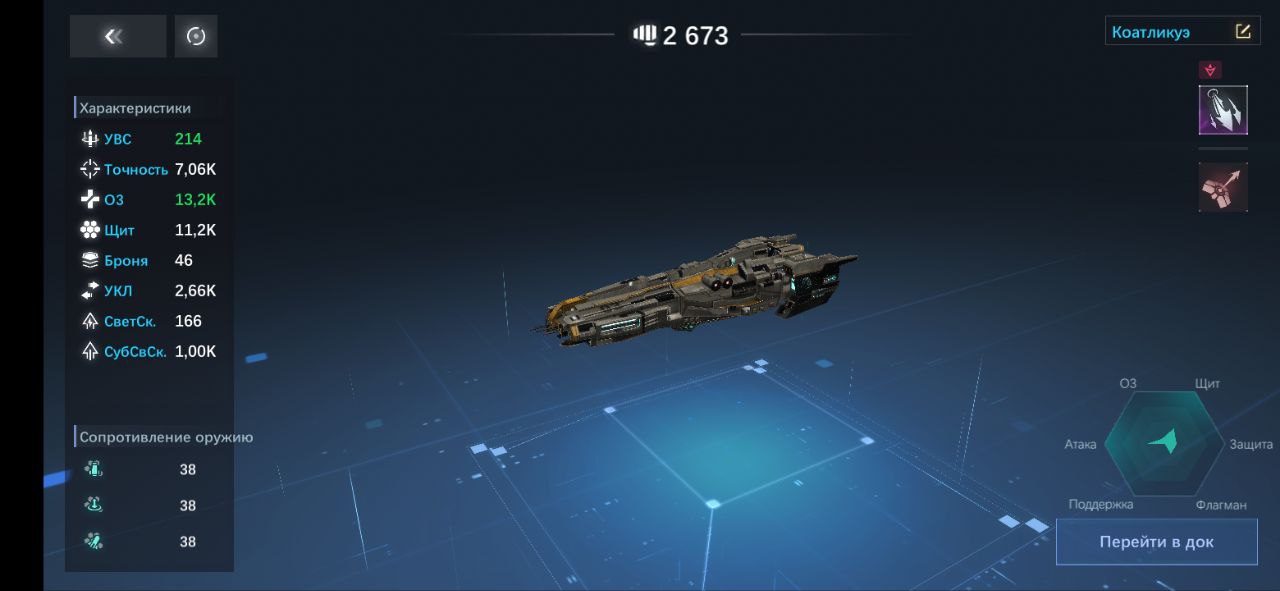The image size is (1280, 591).
Task: Select the ship skill icon with purple border
Action: (1223, 110)
